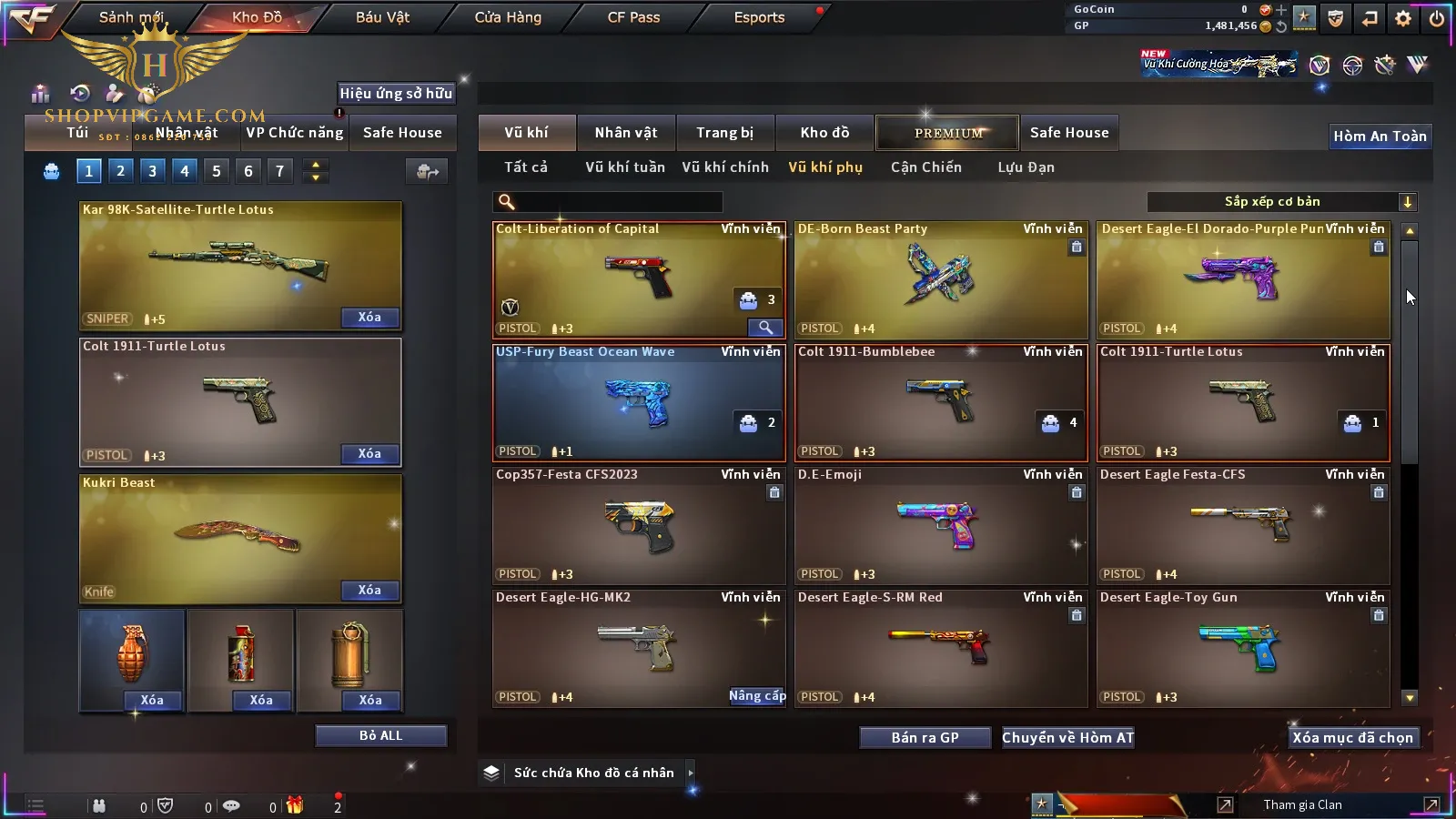Open the settings gear icon

1403,18
